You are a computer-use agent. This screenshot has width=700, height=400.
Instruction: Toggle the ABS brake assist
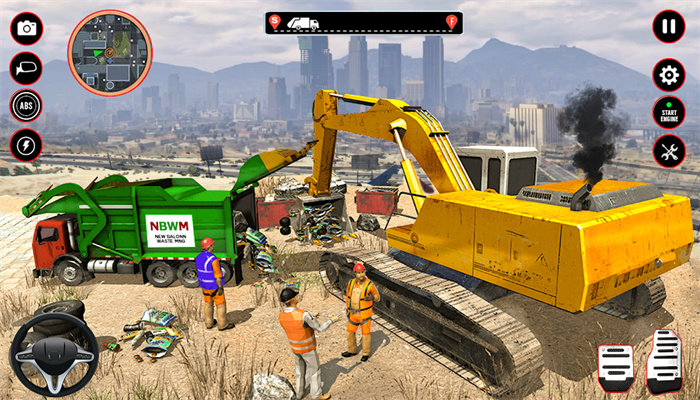click(x=26, y=106)
